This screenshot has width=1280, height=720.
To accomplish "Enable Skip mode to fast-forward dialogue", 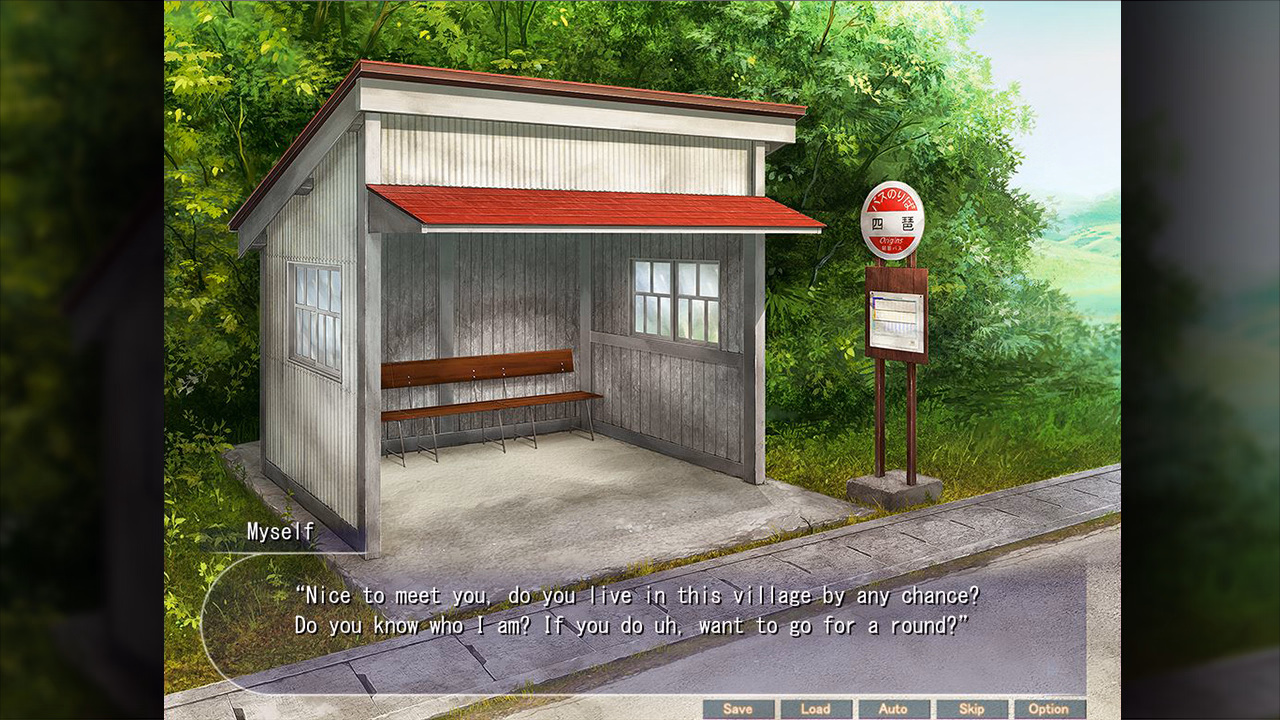I will coord(973,709).
